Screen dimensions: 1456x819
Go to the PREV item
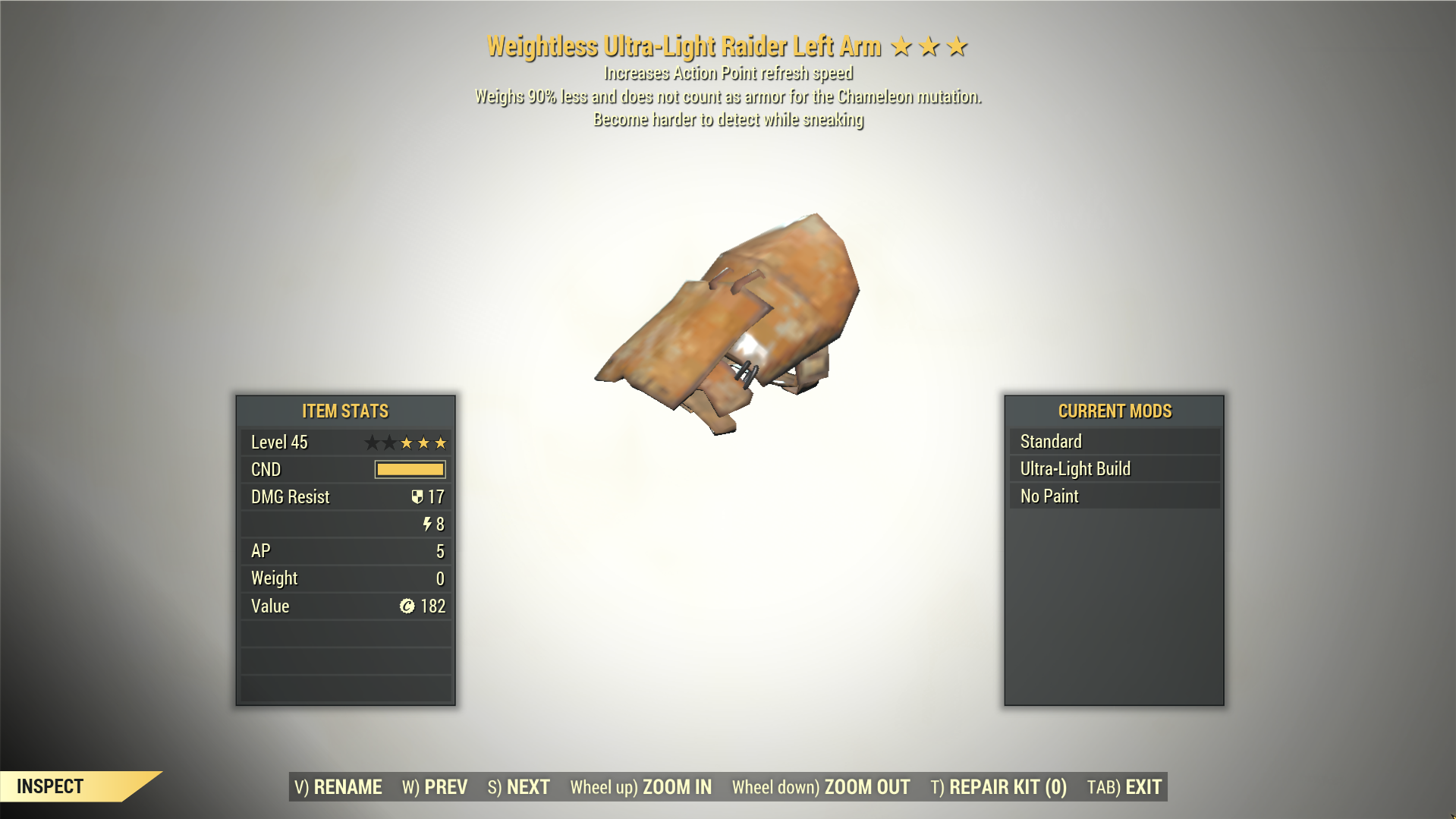pyautogui.click(x=435, y=787)
